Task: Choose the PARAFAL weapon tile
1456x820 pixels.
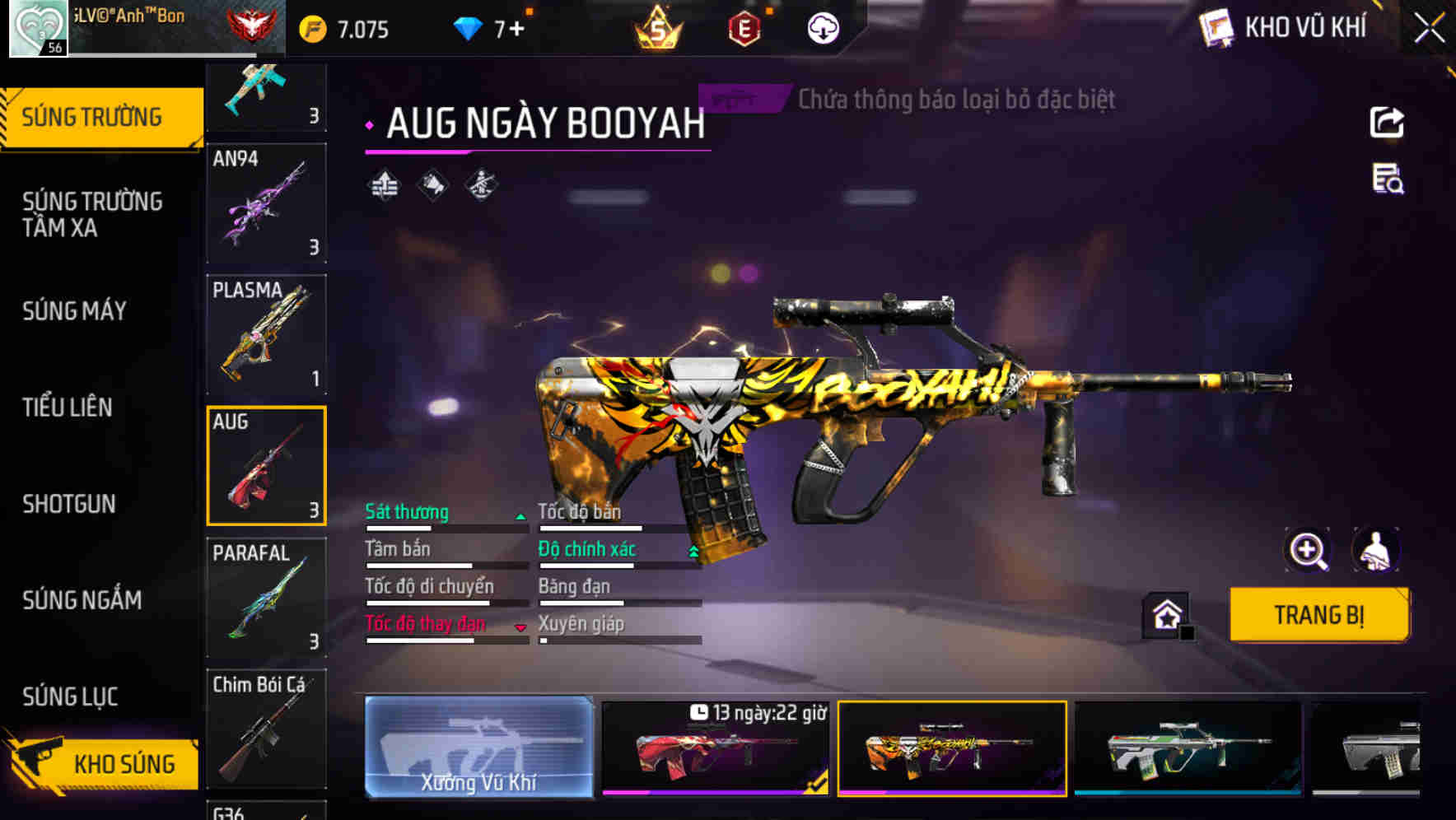Action: pyautogui.click(x=266, y=598)
